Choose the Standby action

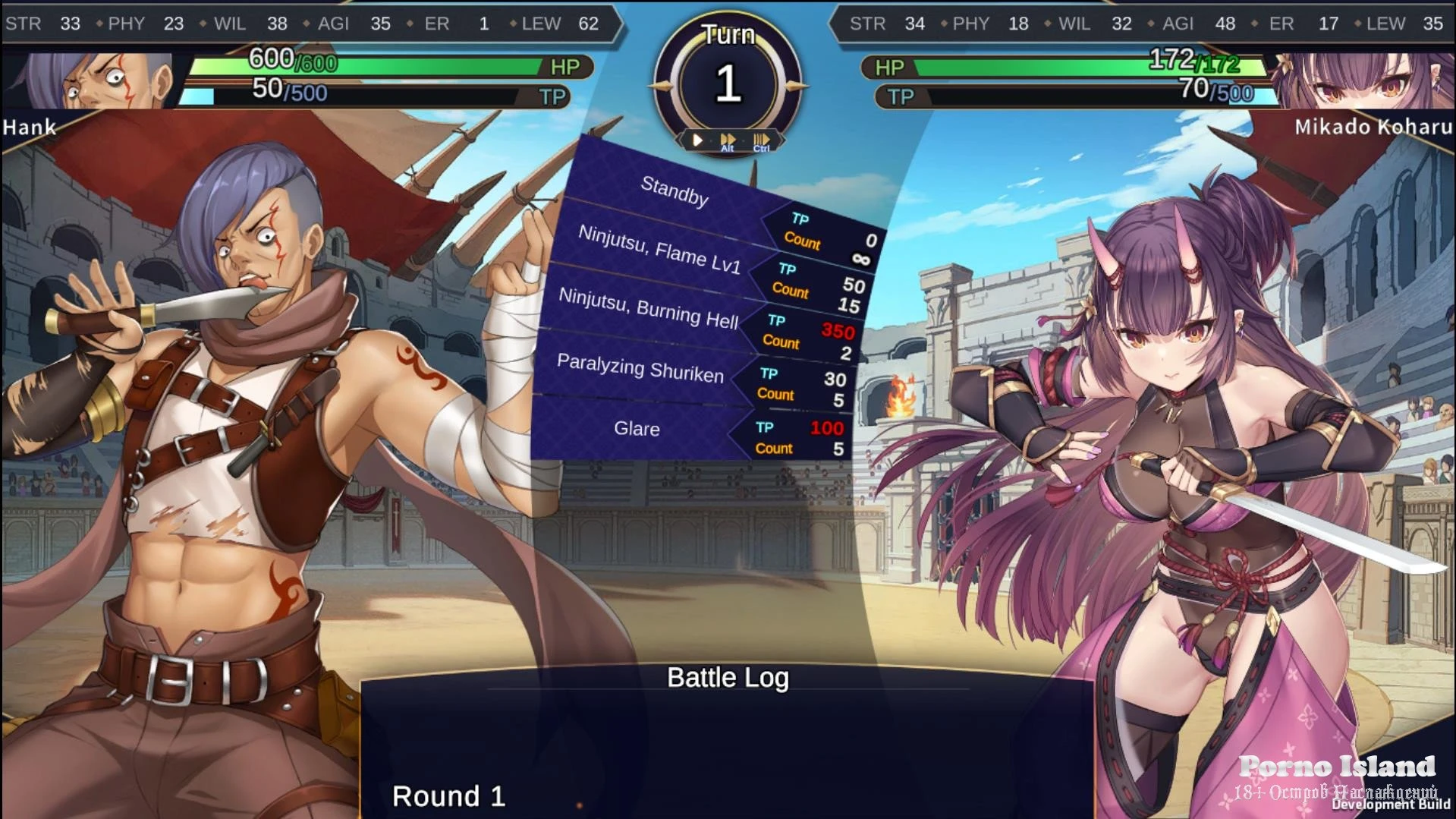click(675, 191)
